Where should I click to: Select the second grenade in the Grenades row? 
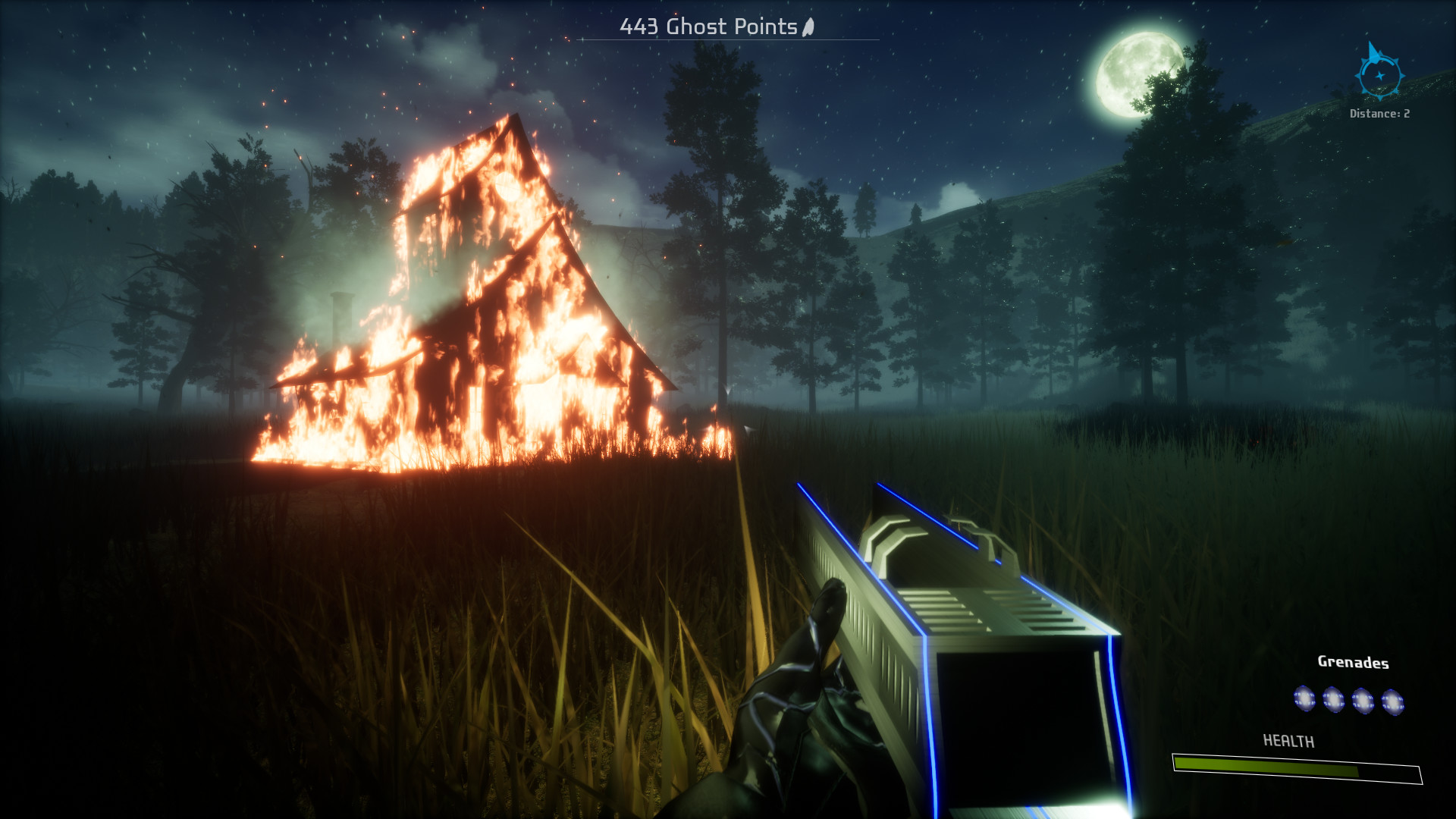[x=1333, y=699]
